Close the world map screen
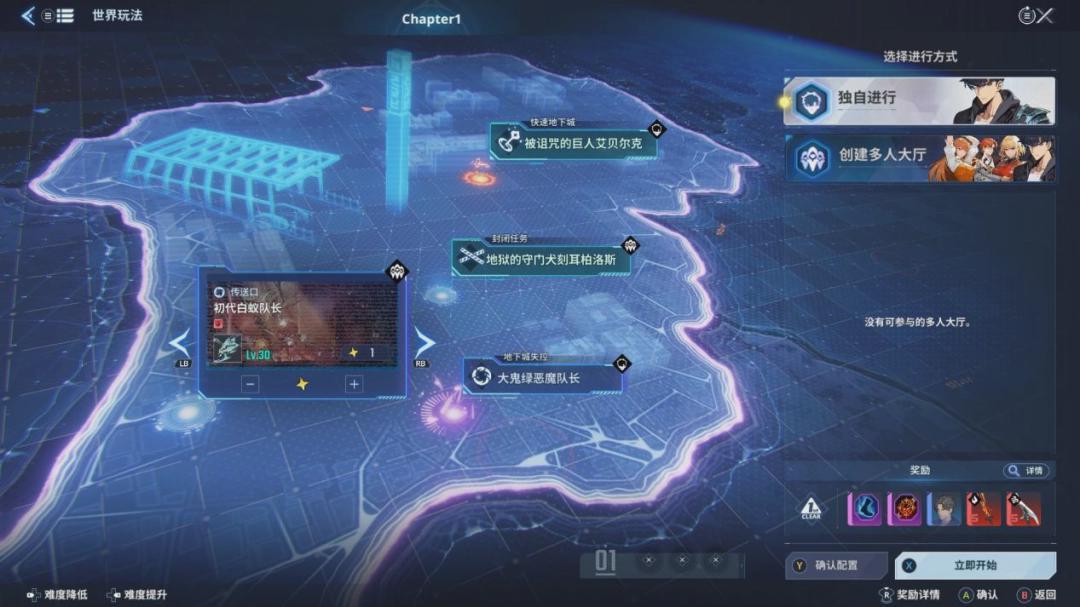 click(x=1045, y=15)
